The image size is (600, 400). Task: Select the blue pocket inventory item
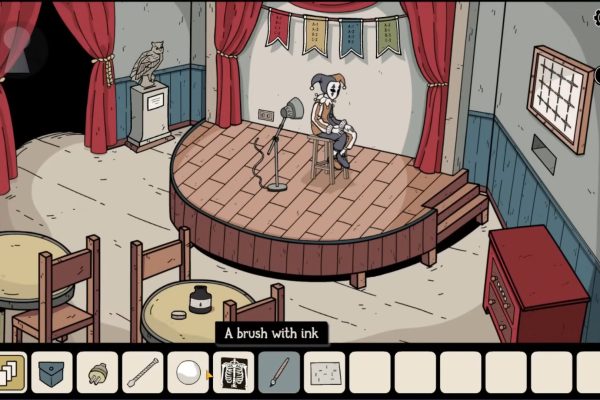[x=52, y=372]
